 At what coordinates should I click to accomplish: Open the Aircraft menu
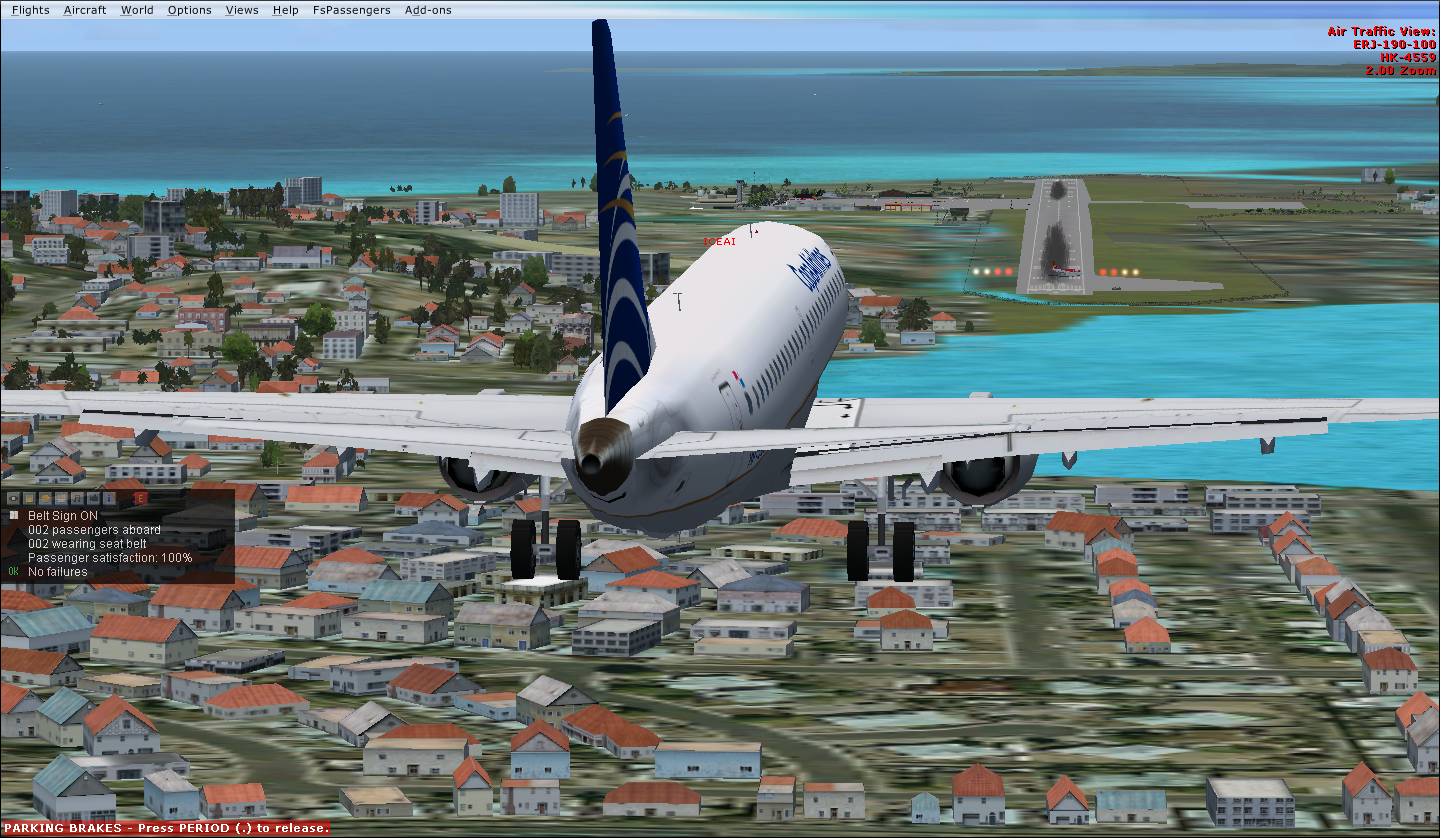tap(84, 10)
